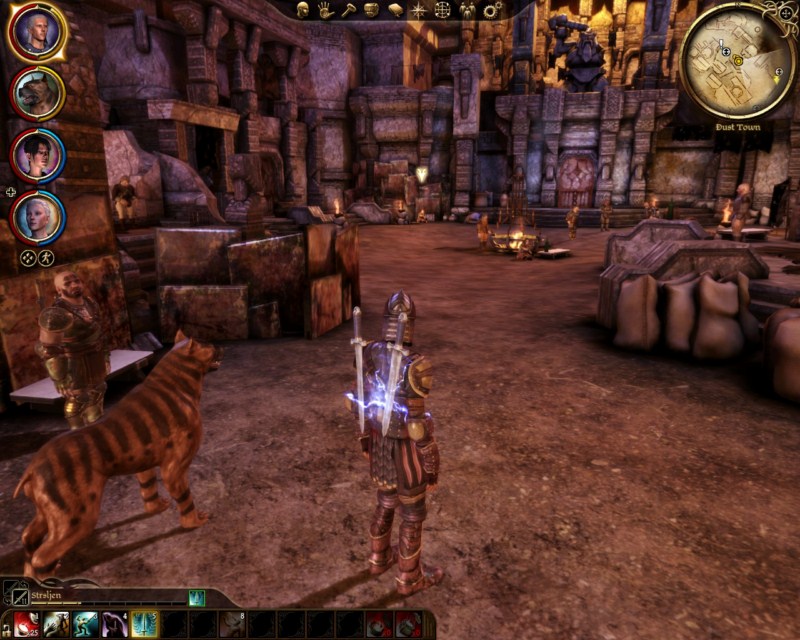The image size is (800, 640).
Task: Use the red health poultice in slot one
Action: tap(26, 624)
